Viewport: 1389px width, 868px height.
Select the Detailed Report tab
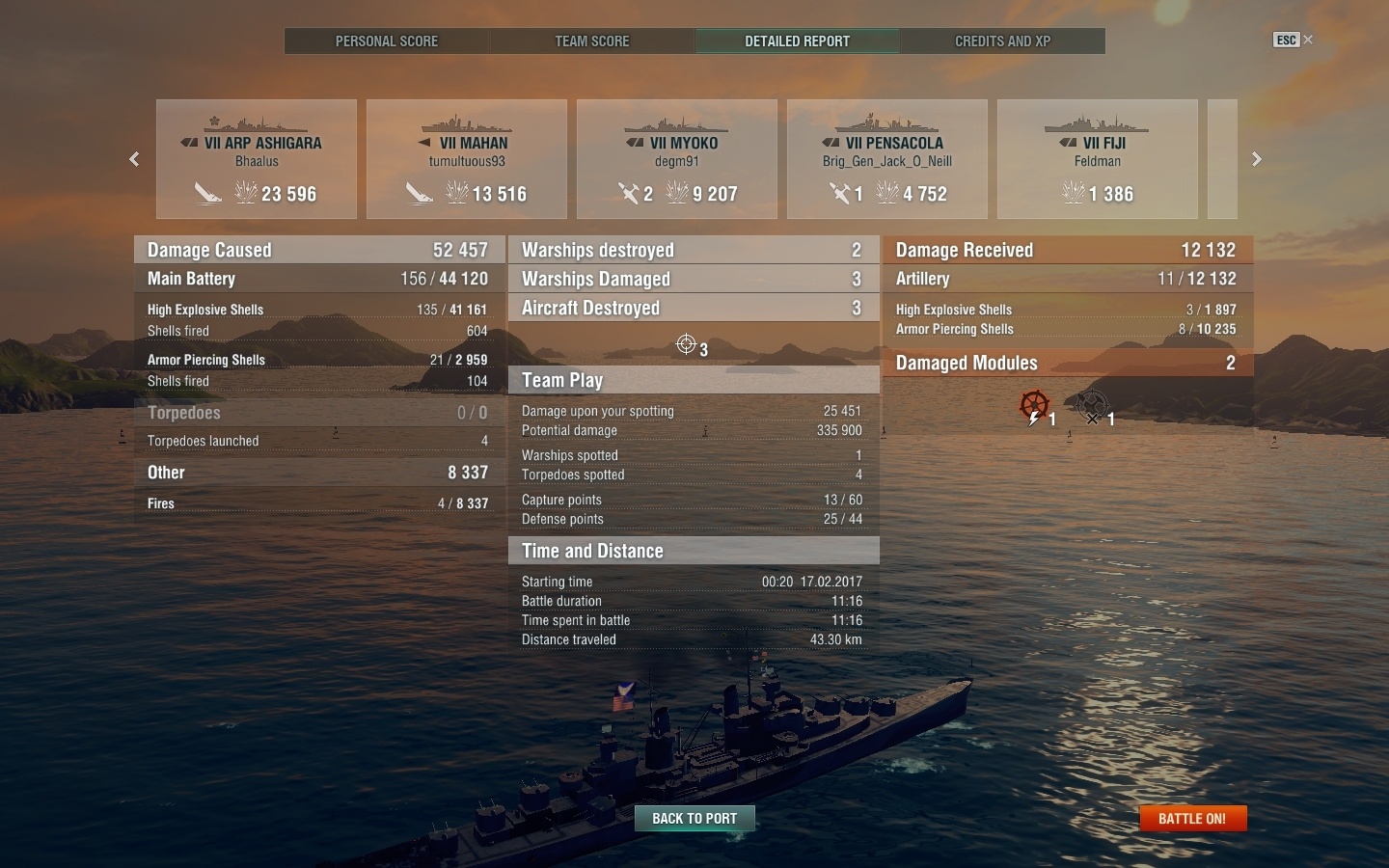[798, 41]
